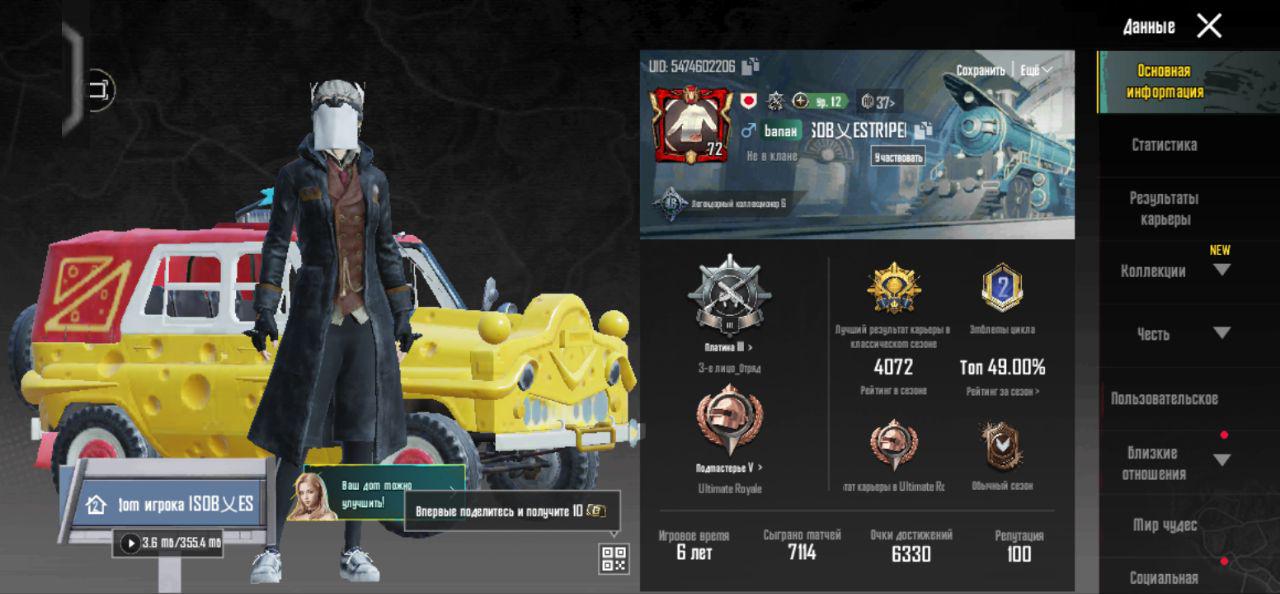Expand the Коллекции section

click(x=1221, y=270)
